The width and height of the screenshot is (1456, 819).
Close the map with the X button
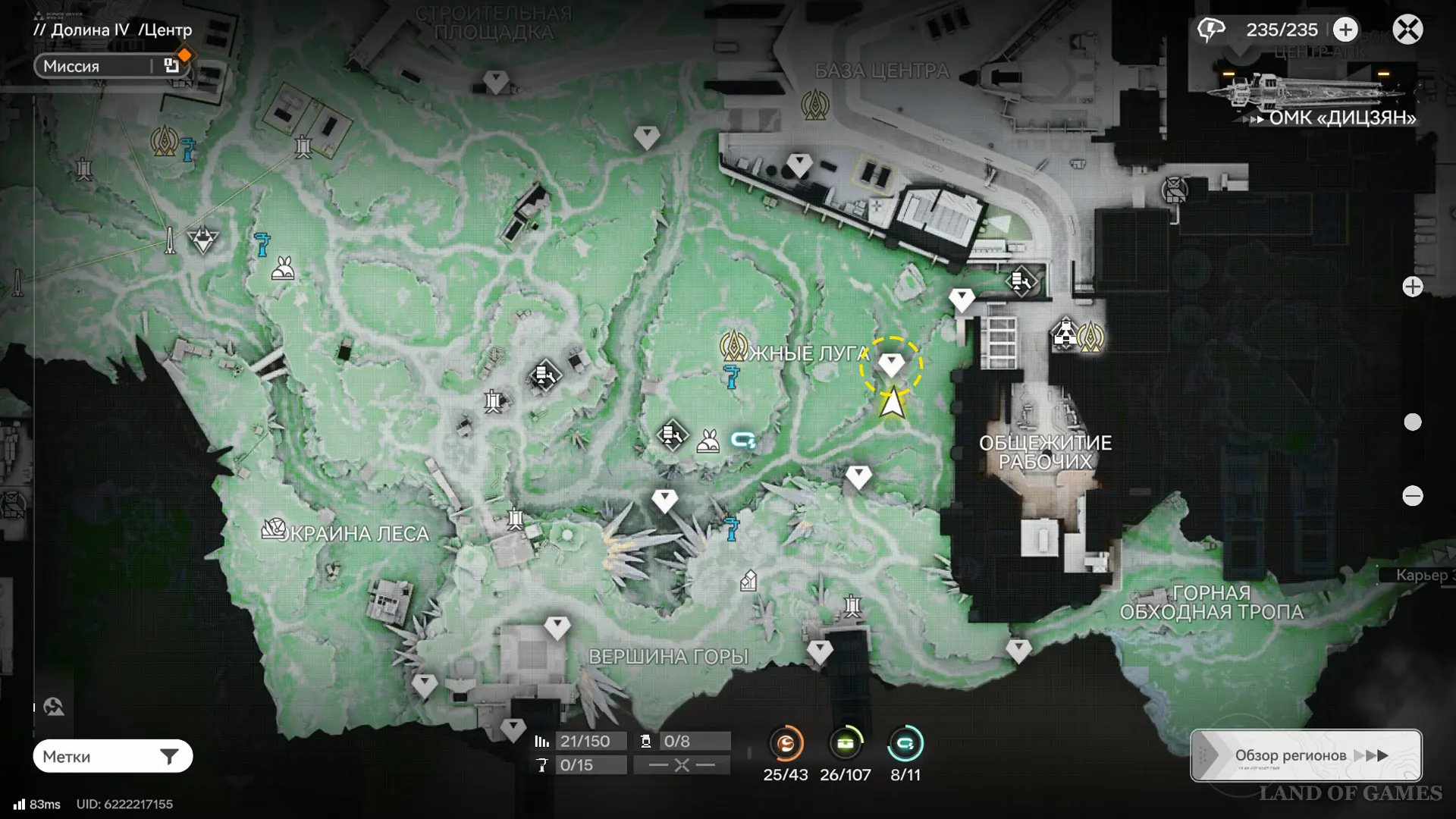point(1407,30)
